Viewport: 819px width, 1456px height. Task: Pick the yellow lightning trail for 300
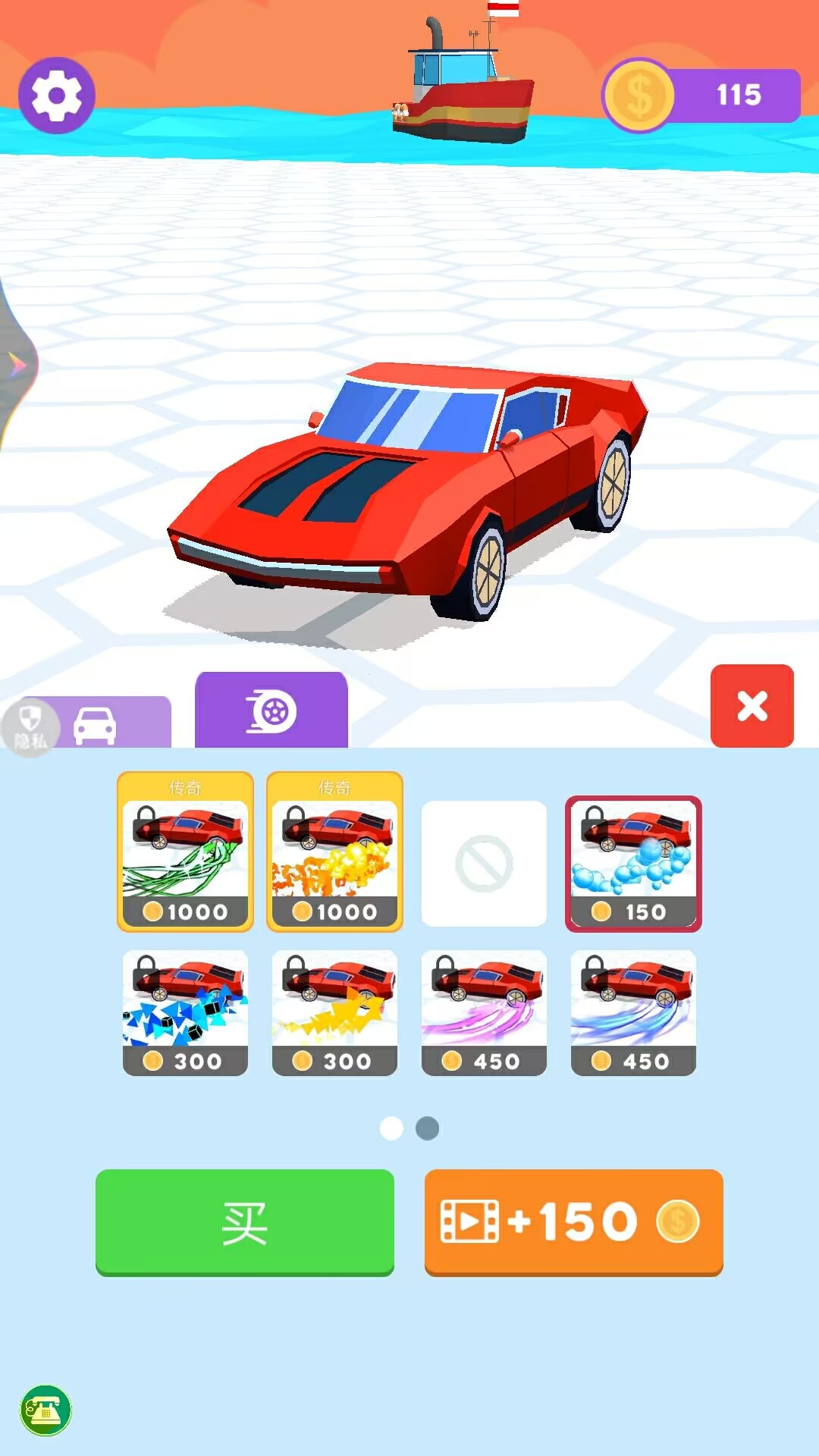click(x=334, y=1012)
